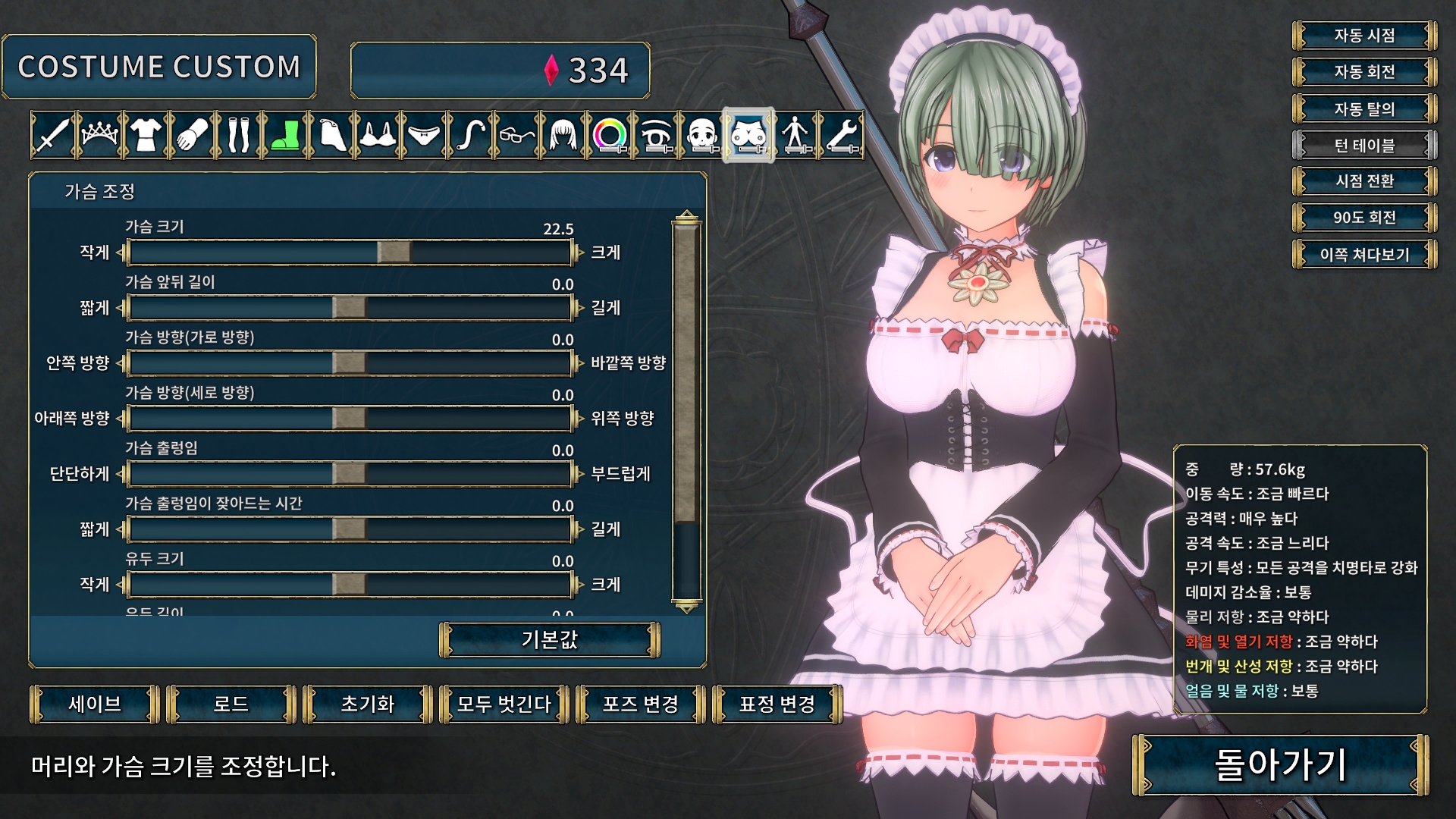Image resolution: width=1456 pixels, height=819 pixels.
Task: Open the glasses accessory tab
Action: pos(517,136)
